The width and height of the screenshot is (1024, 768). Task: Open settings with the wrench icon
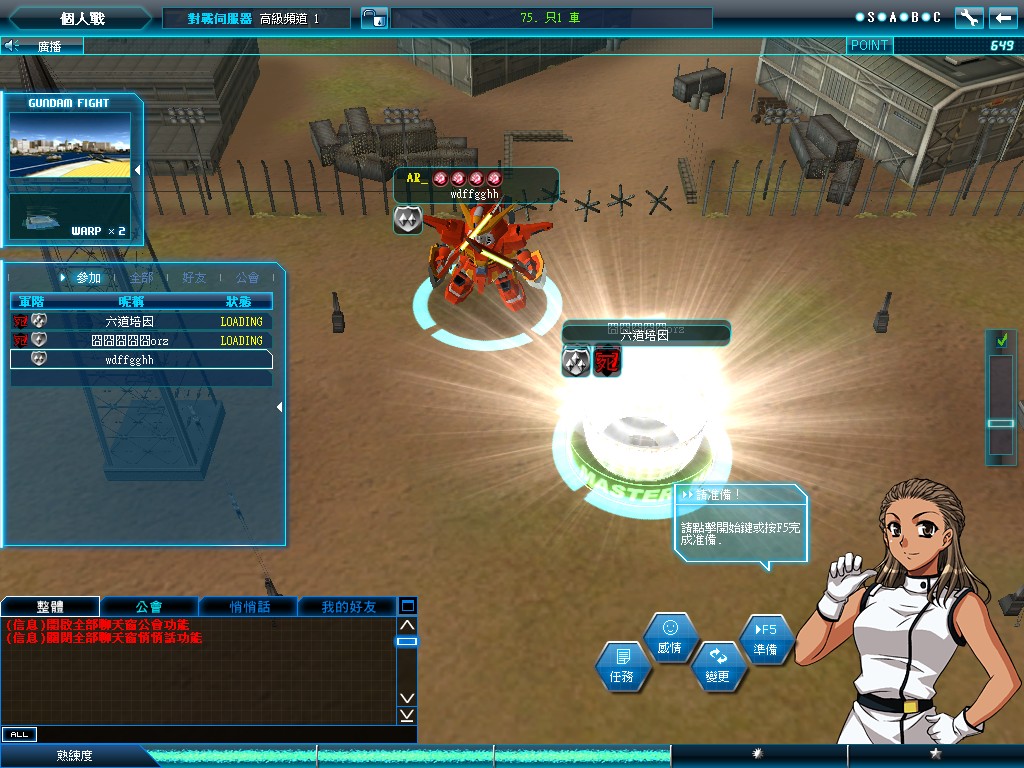point(969,18)
